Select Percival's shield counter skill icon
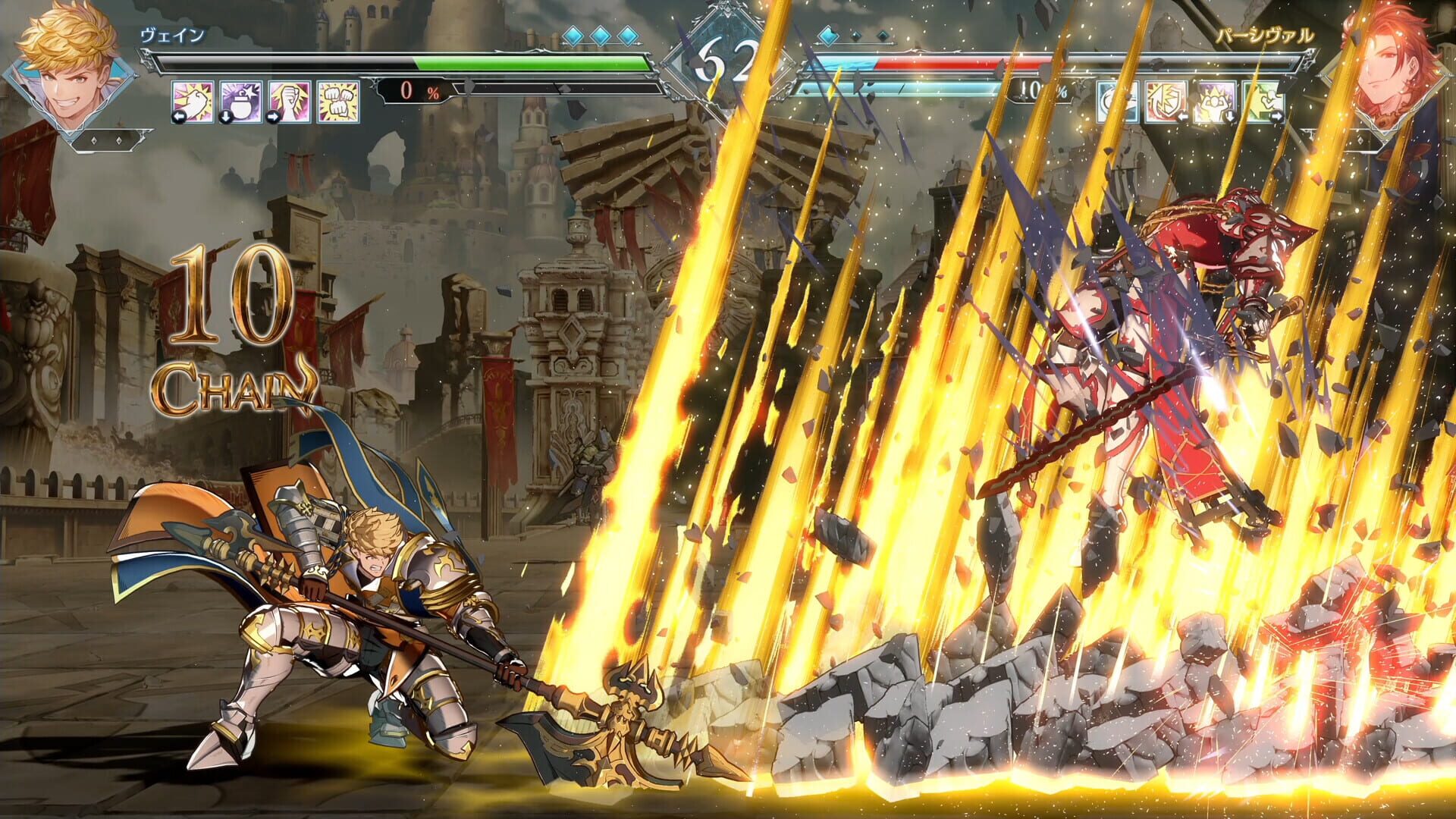This screenshot has width=1456, height=819. click(x=1166, y=102)
